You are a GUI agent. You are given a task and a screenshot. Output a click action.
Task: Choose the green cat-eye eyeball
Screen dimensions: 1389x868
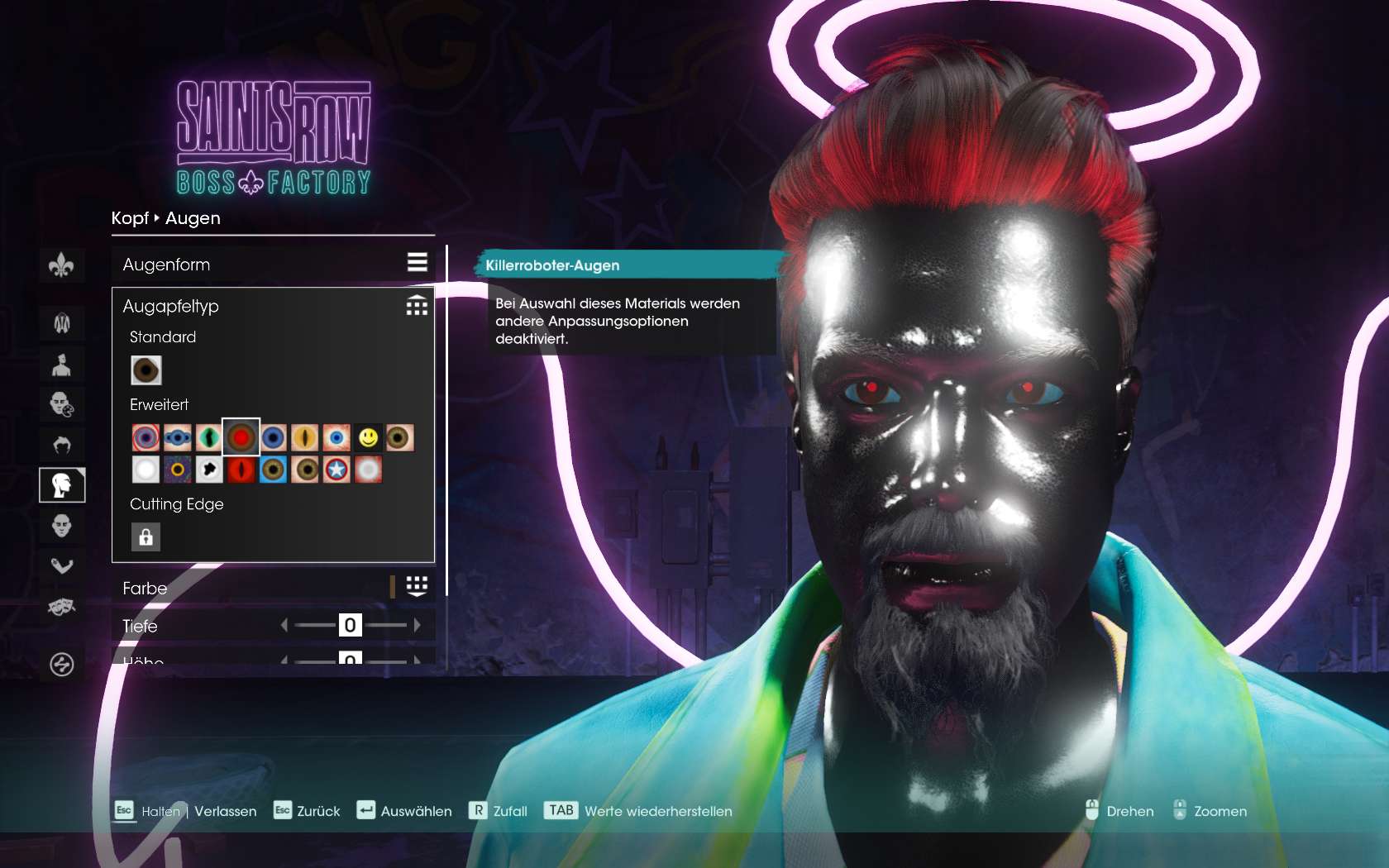[x=209, y=437]
